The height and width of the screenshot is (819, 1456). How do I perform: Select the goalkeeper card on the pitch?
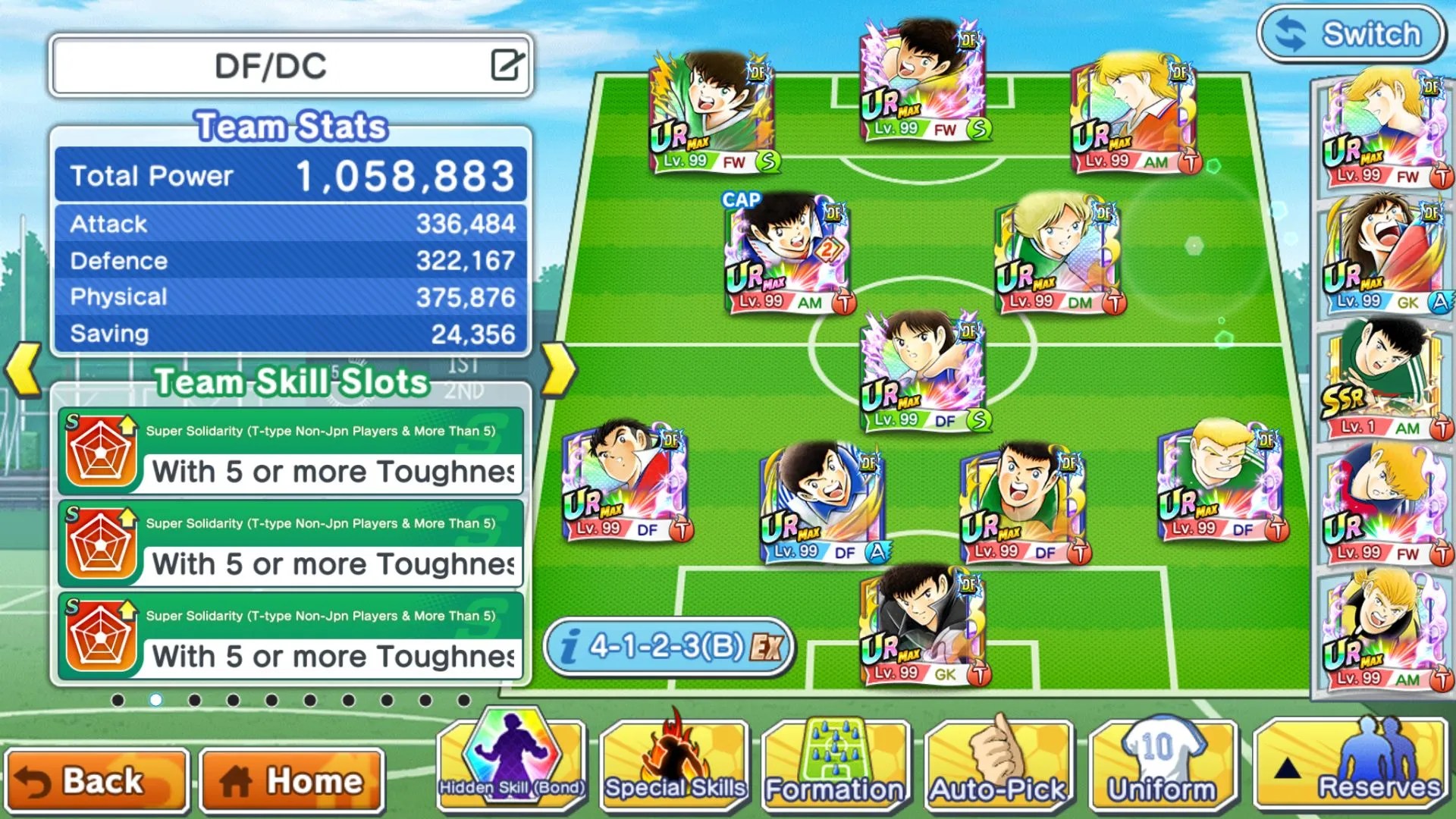point(923,626)
